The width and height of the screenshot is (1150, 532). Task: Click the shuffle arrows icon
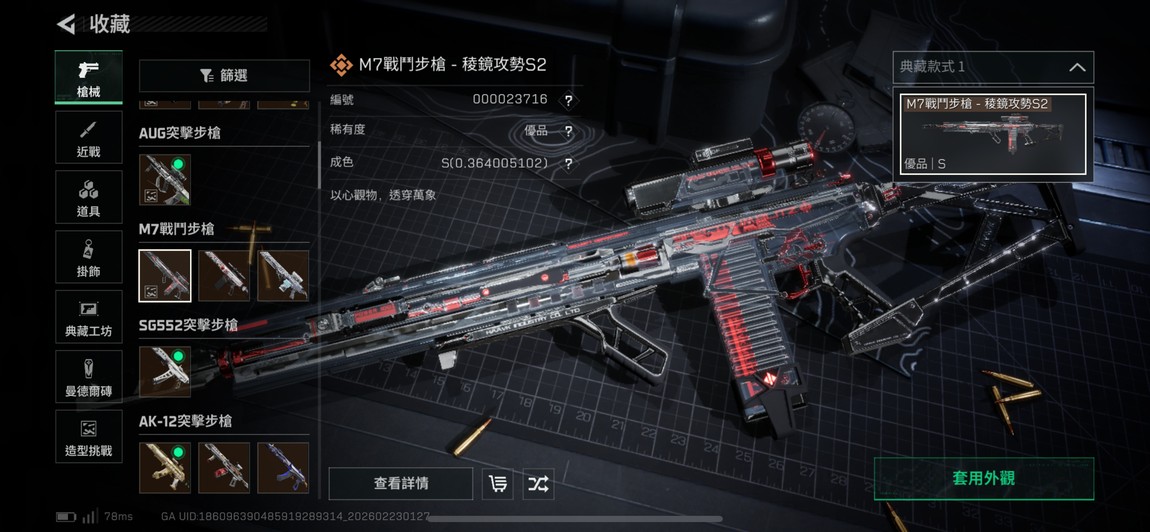point(538,484)
